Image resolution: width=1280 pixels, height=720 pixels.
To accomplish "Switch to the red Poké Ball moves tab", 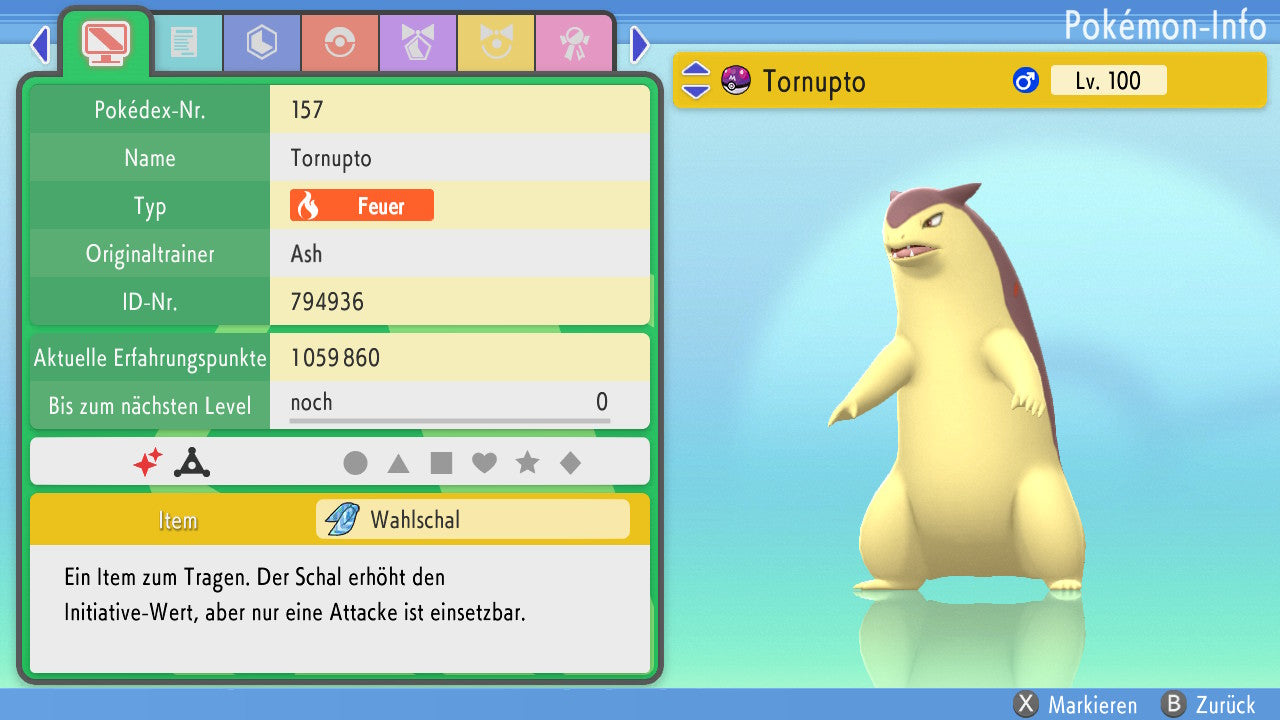I will [x=339, y=43].
